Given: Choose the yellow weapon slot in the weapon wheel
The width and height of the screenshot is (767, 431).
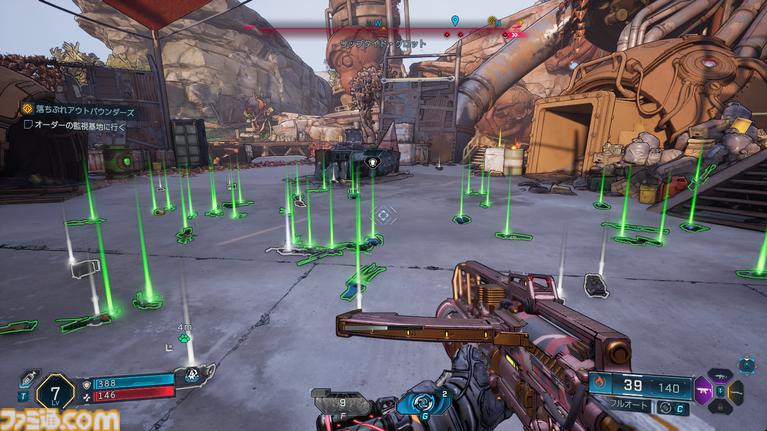Looking at the screenshot, I should (x=738, y=391).
